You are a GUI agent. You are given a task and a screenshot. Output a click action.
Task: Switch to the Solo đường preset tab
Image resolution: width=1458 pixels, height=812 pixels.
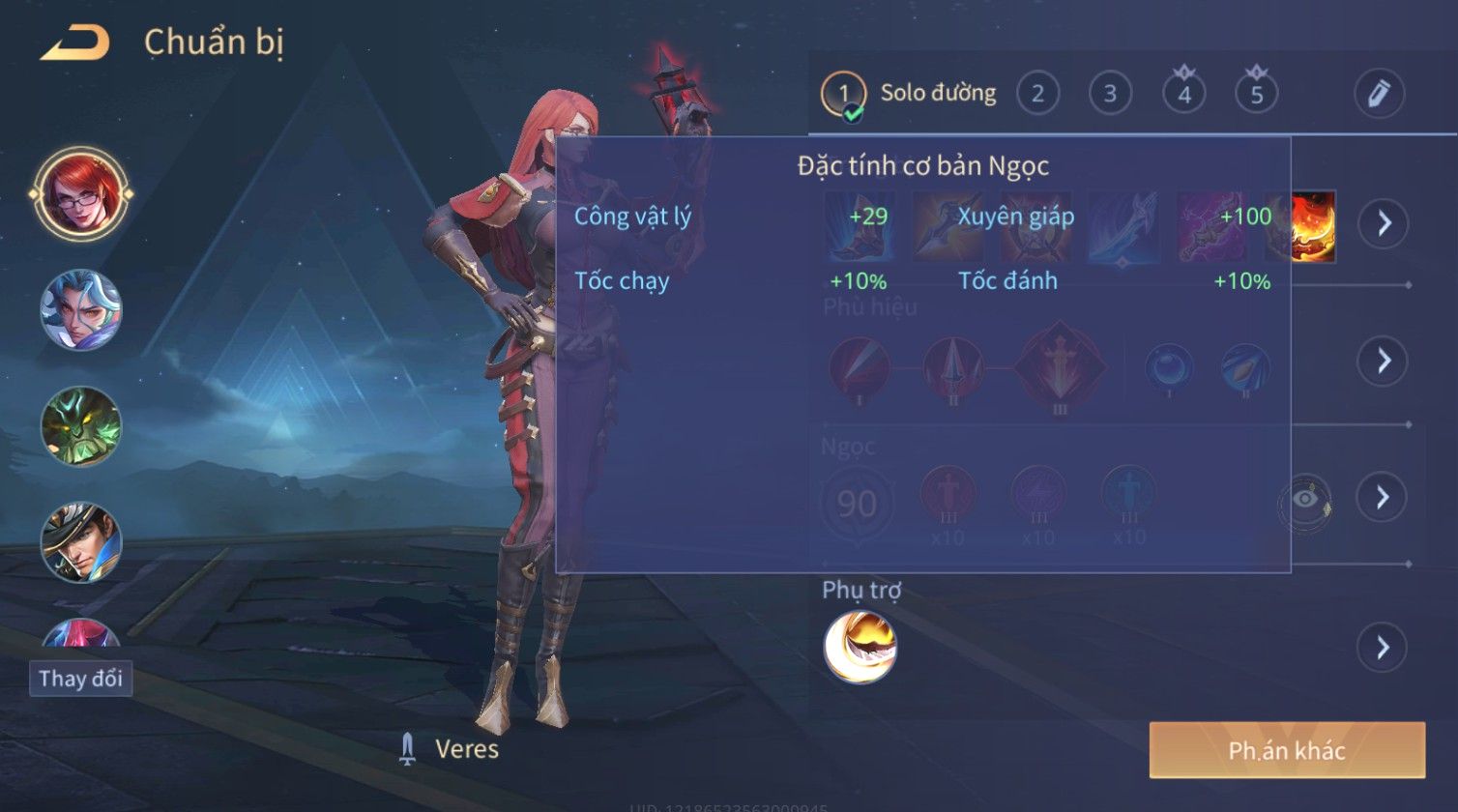909,94
